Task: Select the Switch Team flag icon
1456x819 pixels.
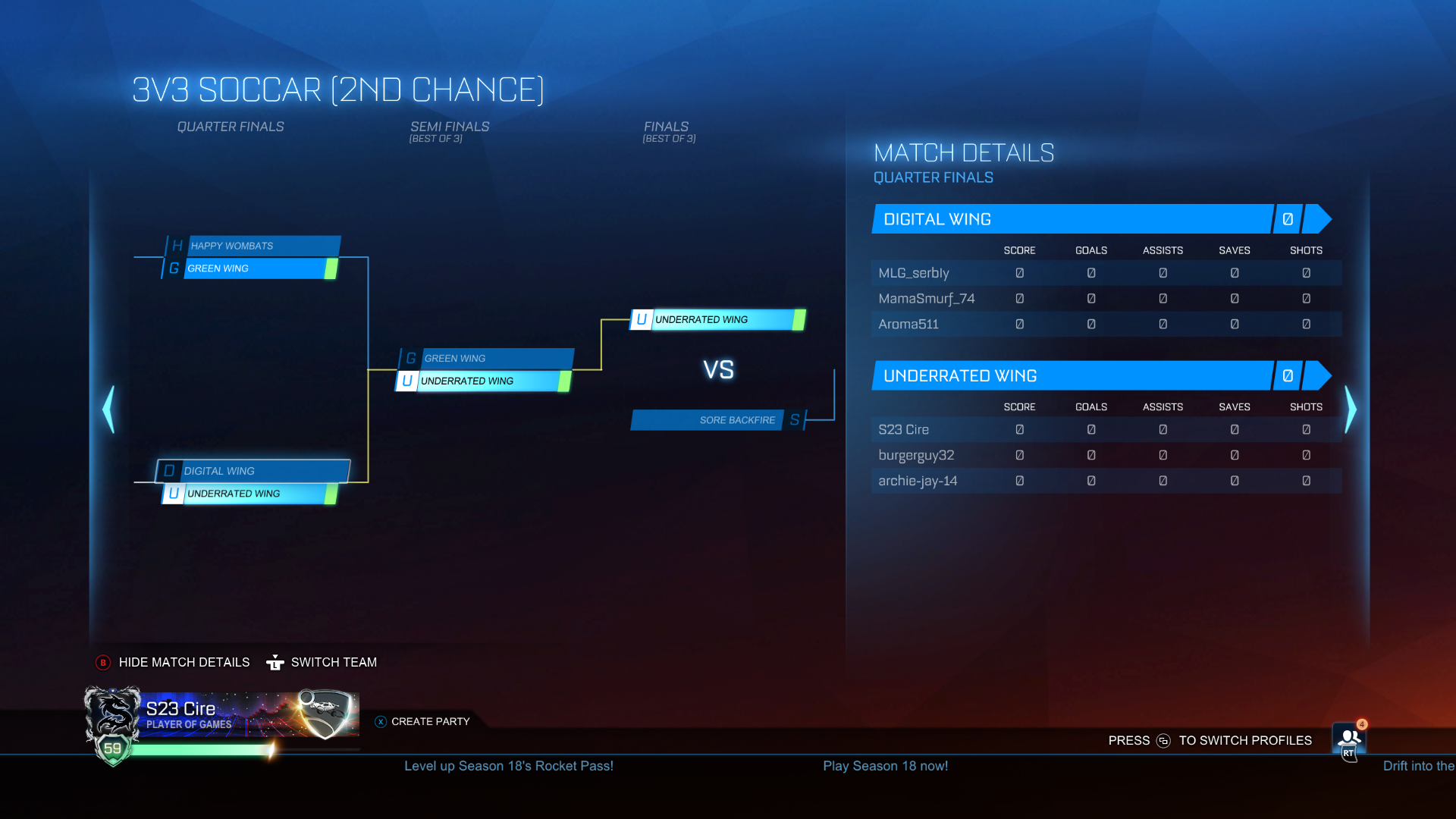Action: (276, 662)
